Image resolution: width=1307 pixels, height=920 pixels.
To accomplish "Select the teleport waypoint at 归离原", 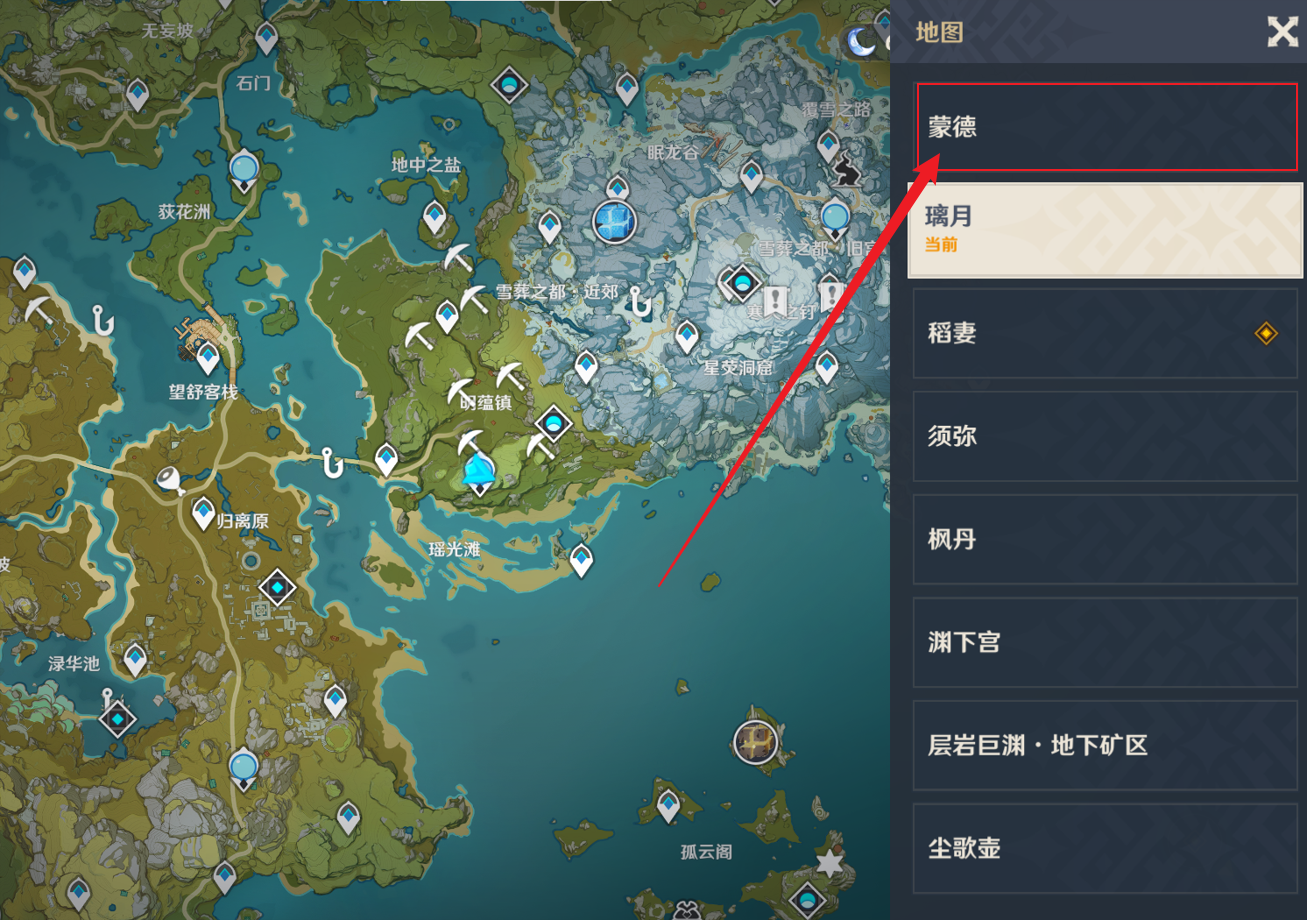I will click(x=203, y=510).
